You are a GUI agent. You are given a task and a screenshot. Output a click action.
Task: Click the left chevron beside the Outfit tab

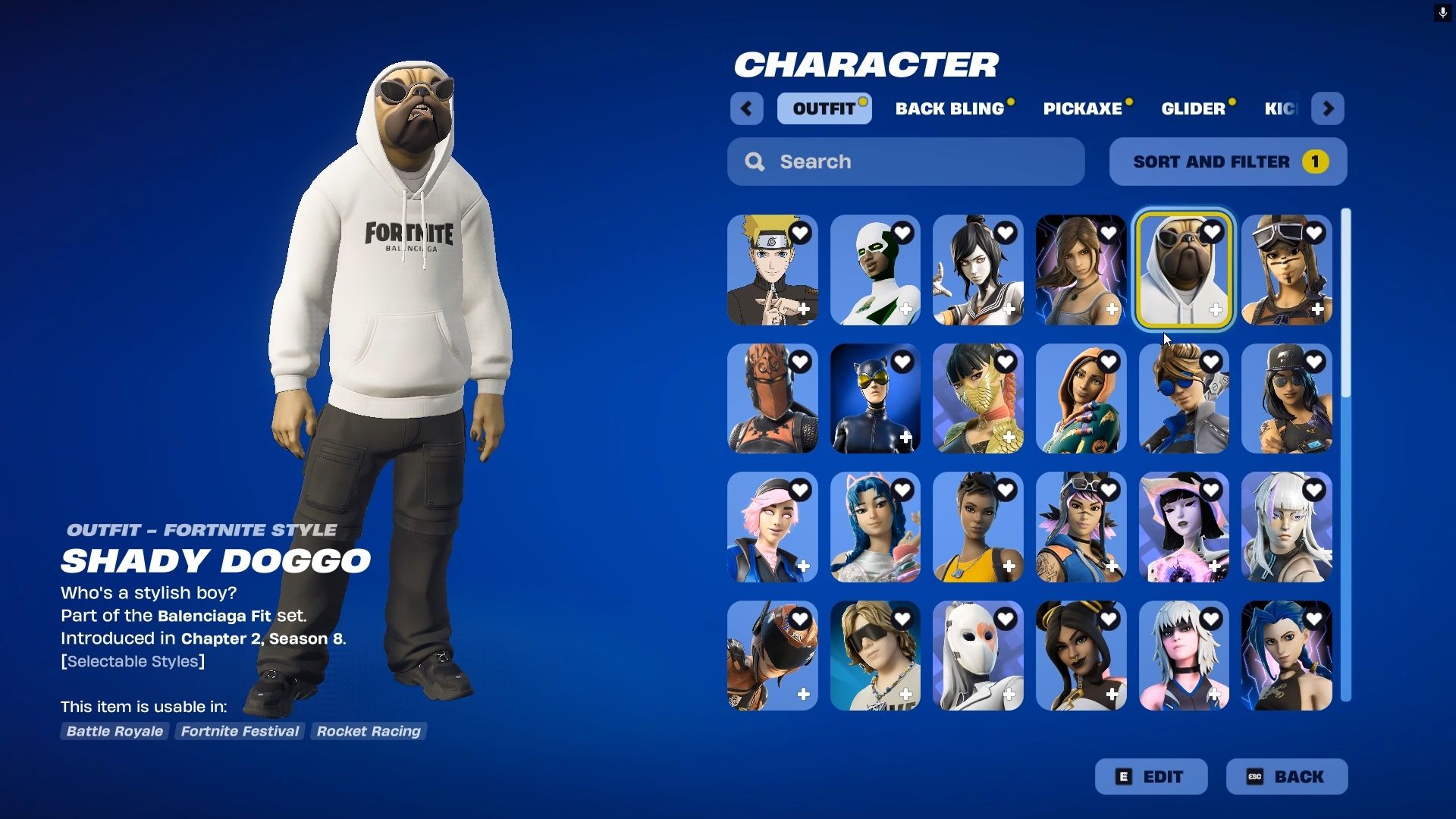(746, 108)
